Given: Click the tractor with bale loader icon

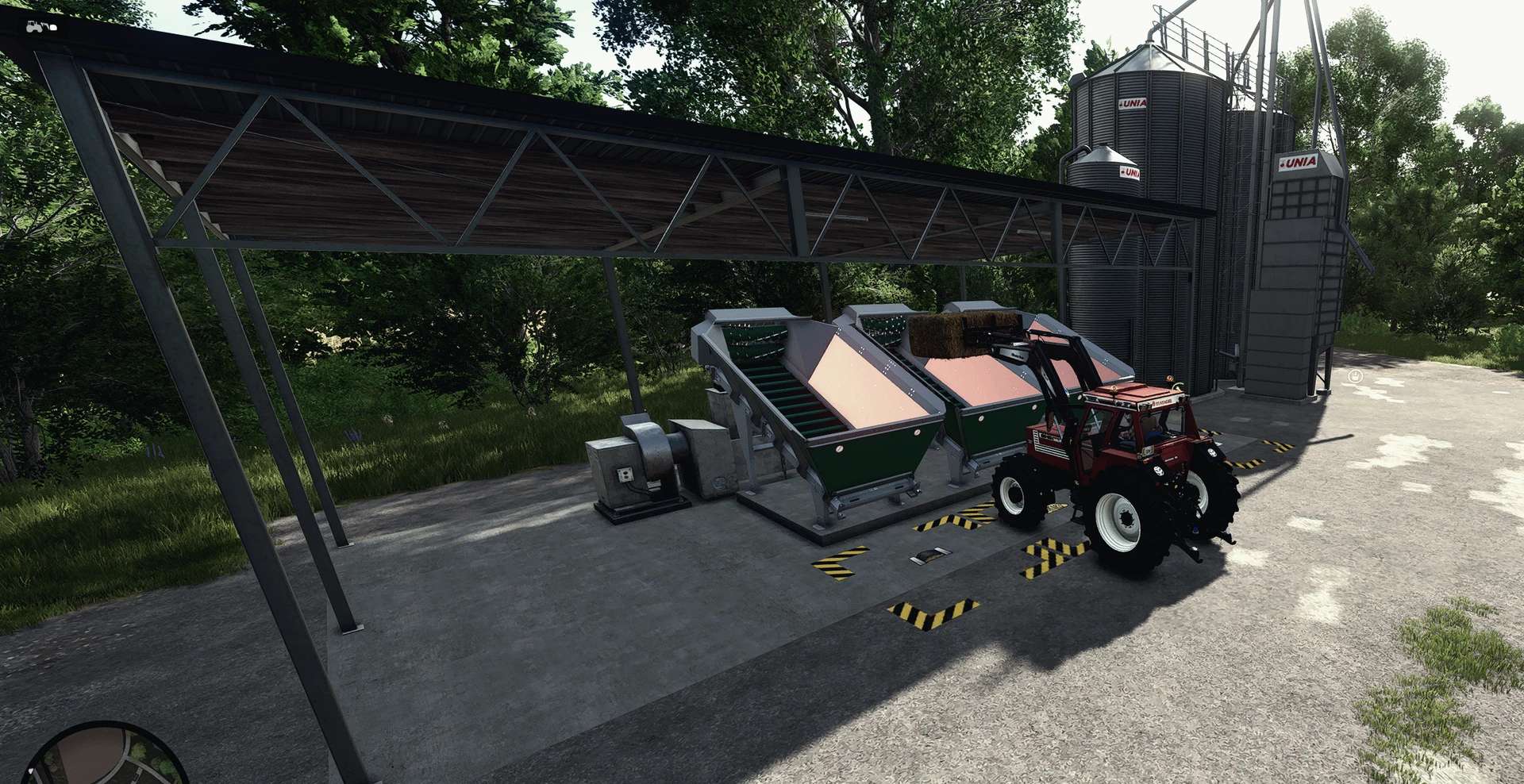Looking at the screenshot, I should click(40, 26).
